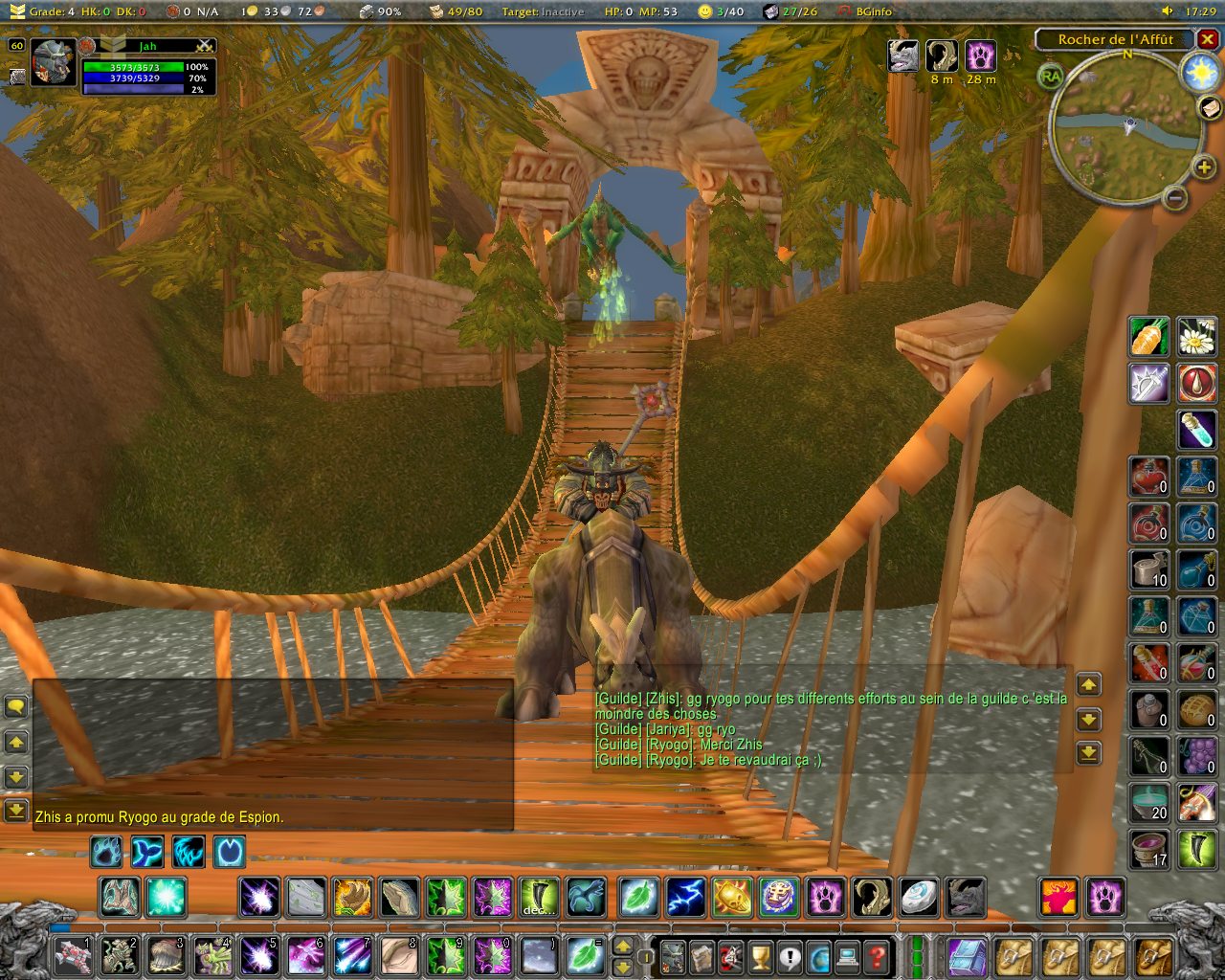1225x980 pixels.
Task: Click the BGinfo entry in the top bar
Action: (865, 11)
